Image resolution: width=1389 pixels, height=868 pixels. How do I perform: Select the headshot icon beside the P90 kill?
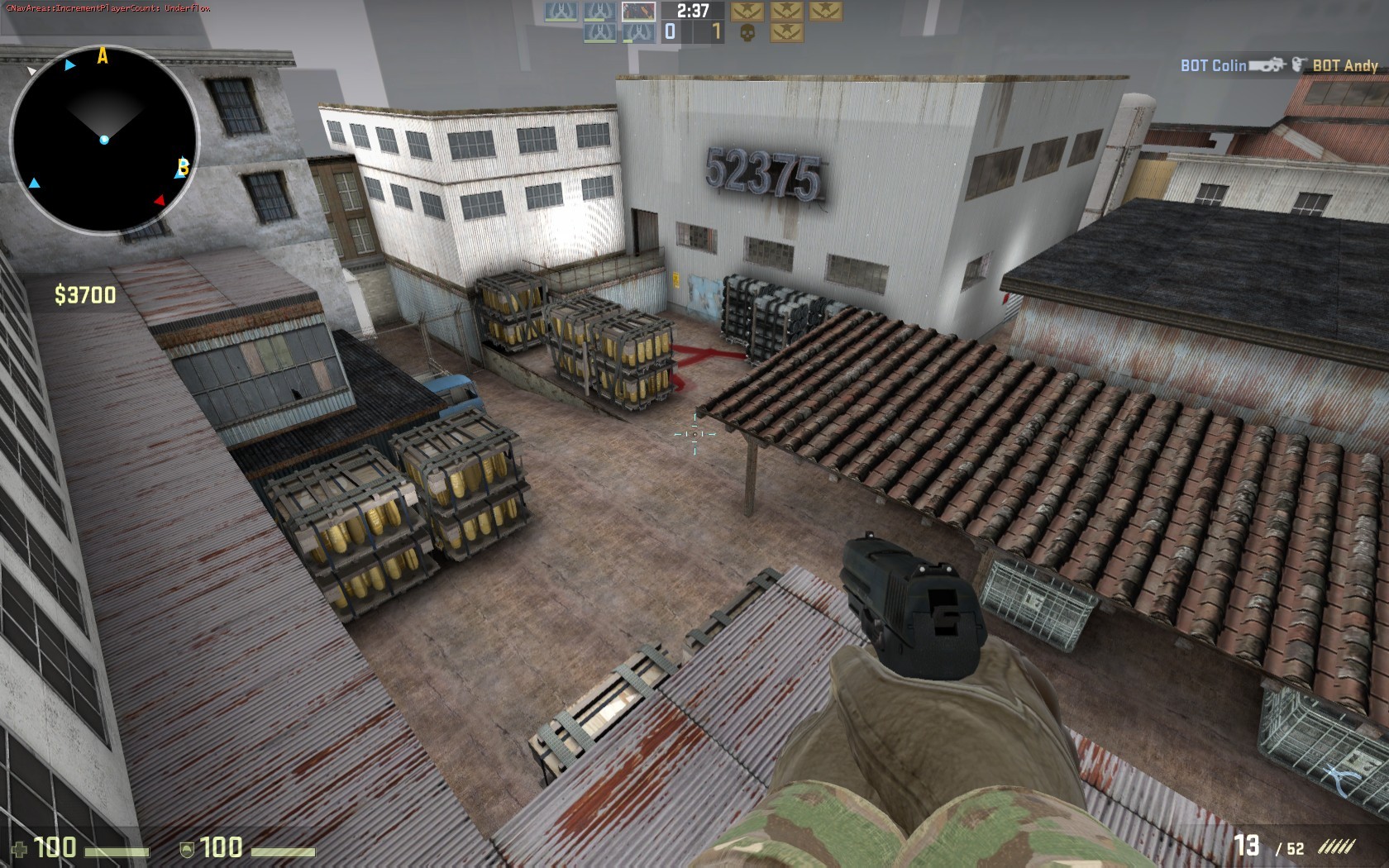[1298, 64]
